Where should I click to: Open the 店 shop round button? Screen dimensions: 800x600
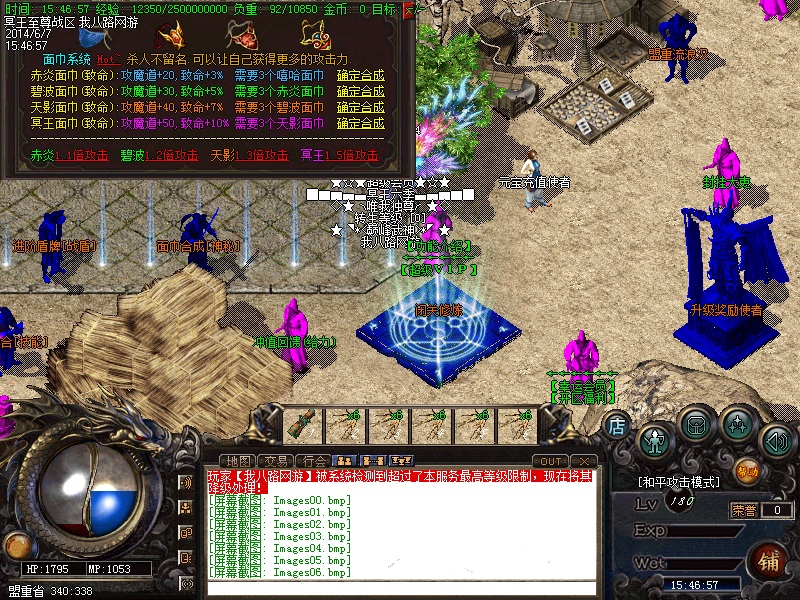click(617, 425)
